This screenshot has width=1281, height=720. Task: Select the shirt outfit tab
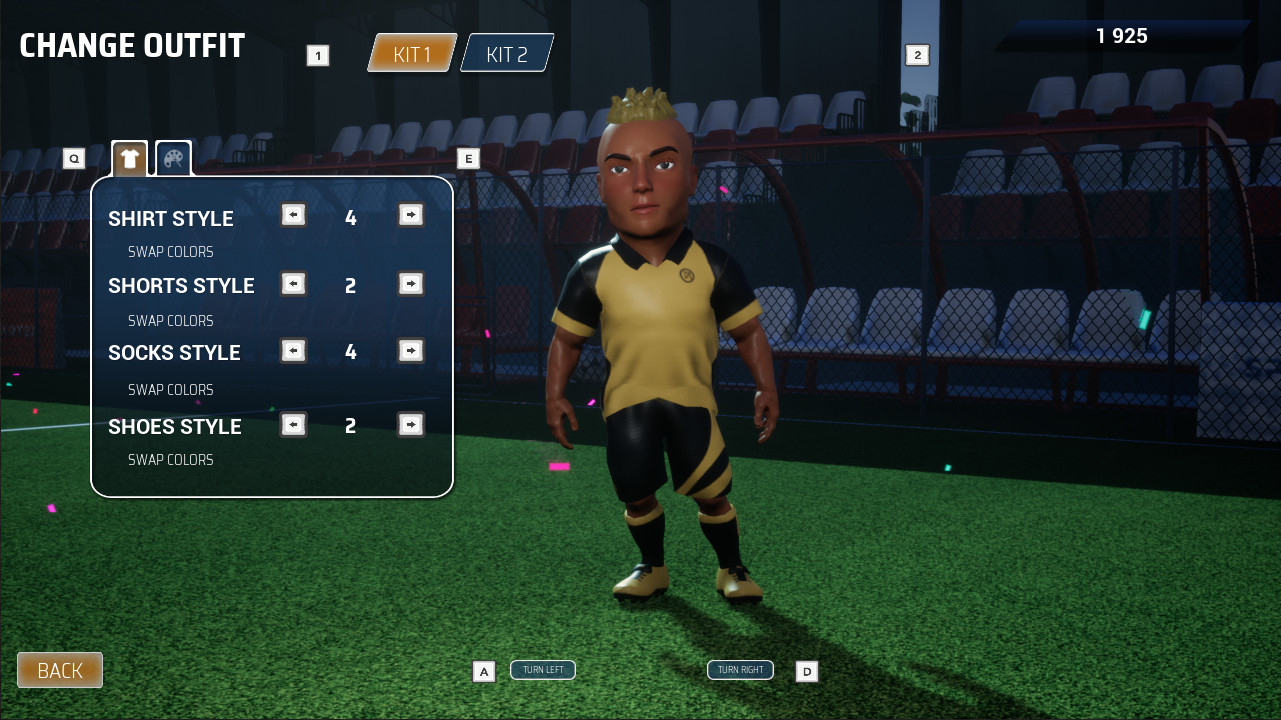[129, 157]
